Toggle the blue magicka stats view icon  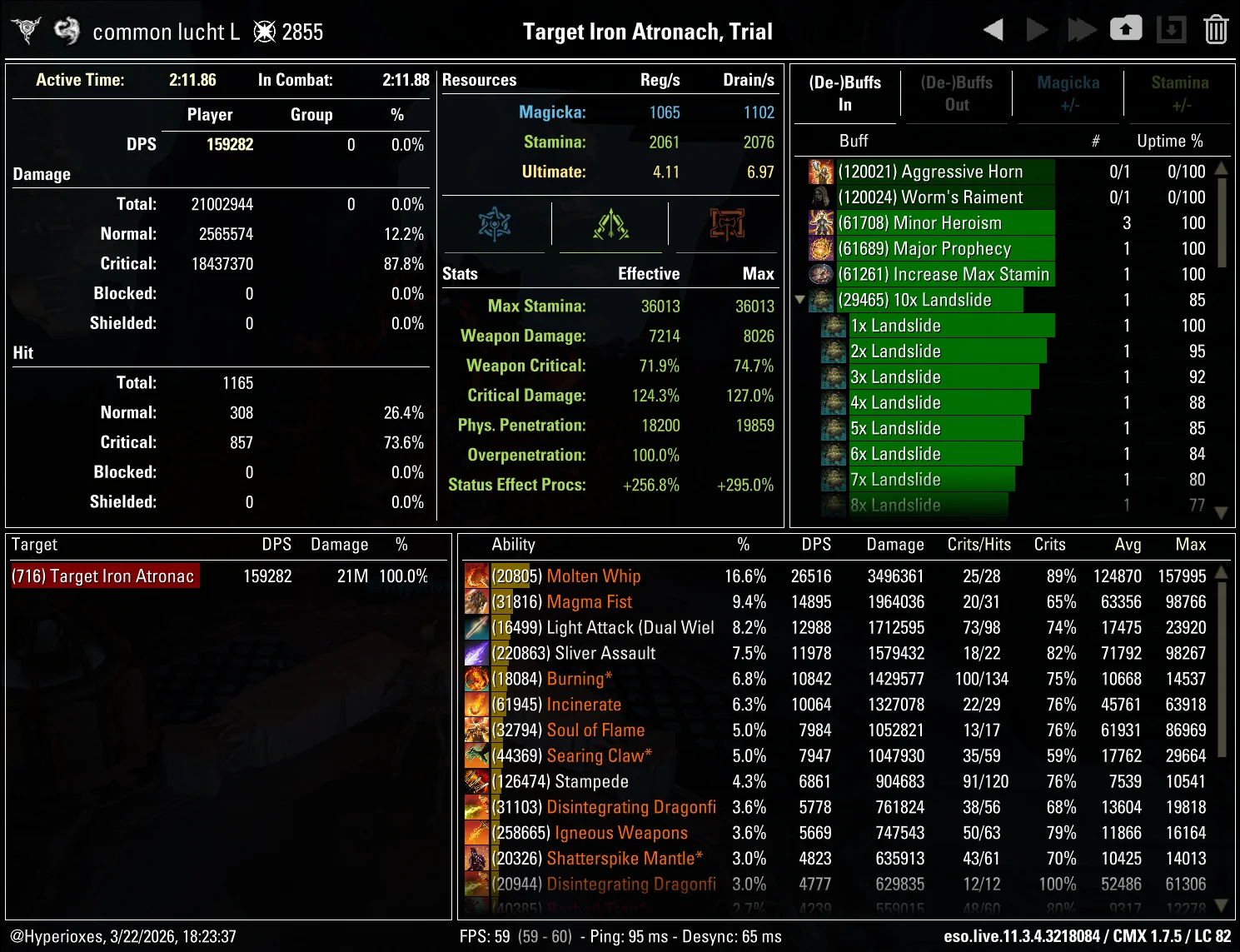[x=496, y=223]
